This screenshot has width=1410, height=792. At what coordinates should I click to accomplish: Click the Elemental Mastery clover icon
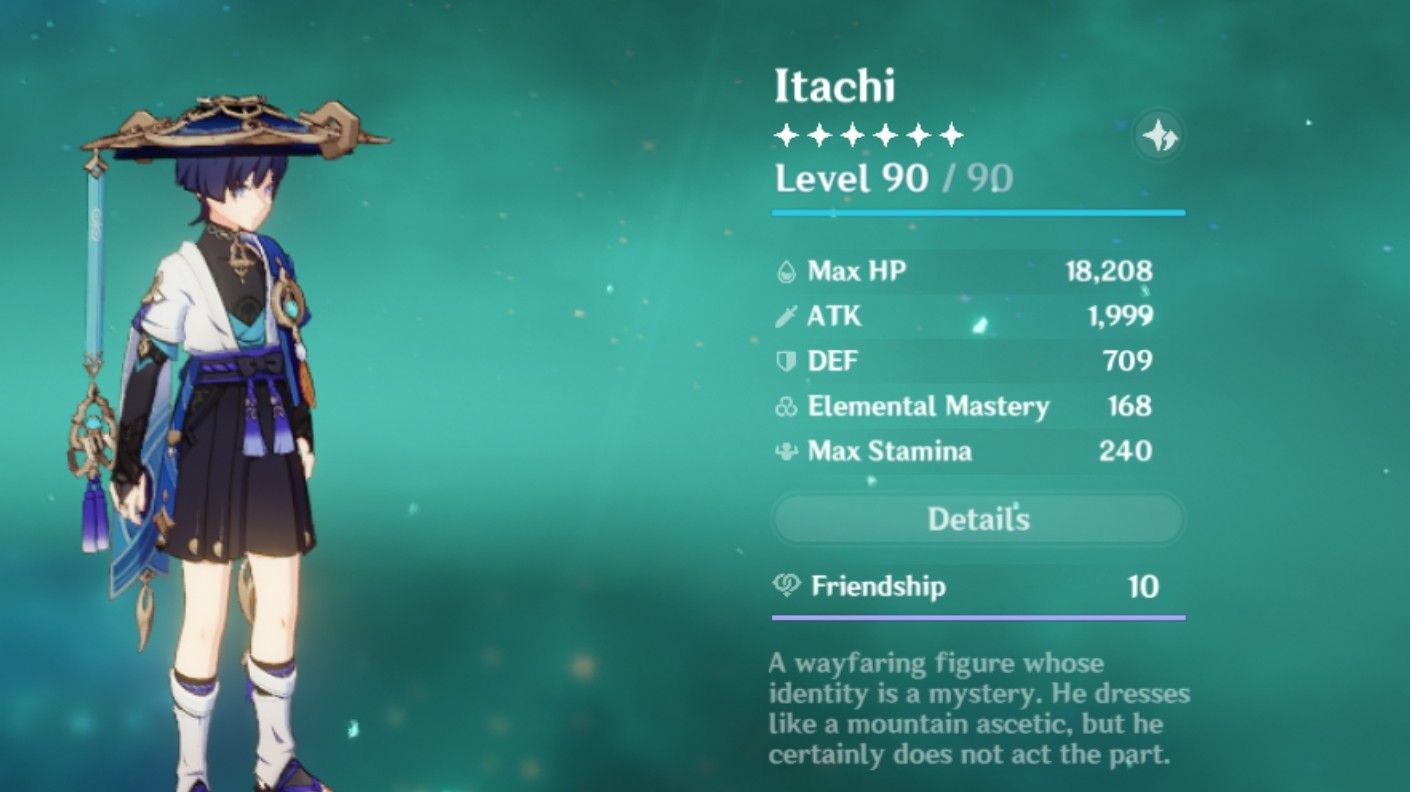tap(786, 406)
